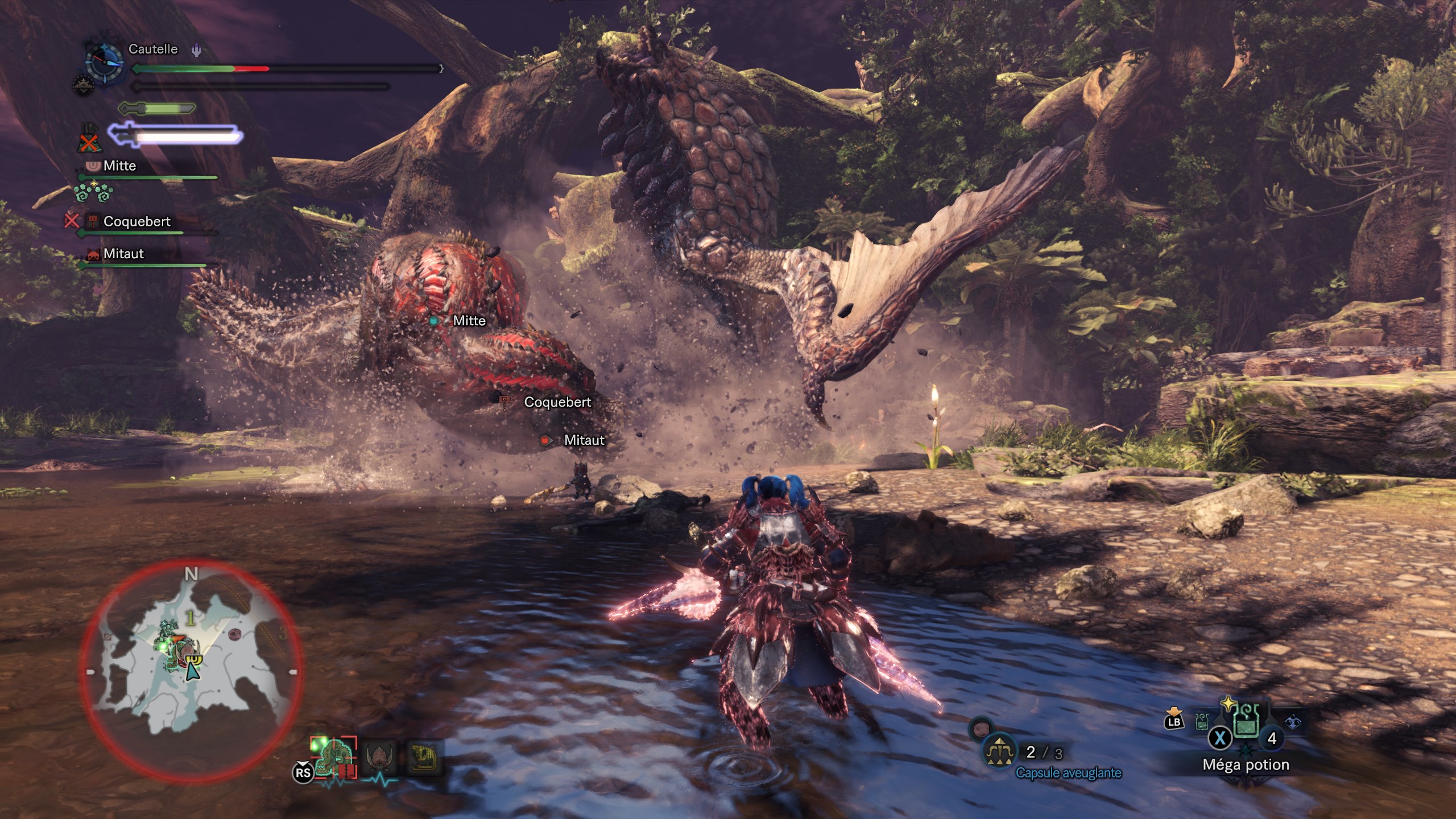Click the purple icon beside Cautelle

196,50
